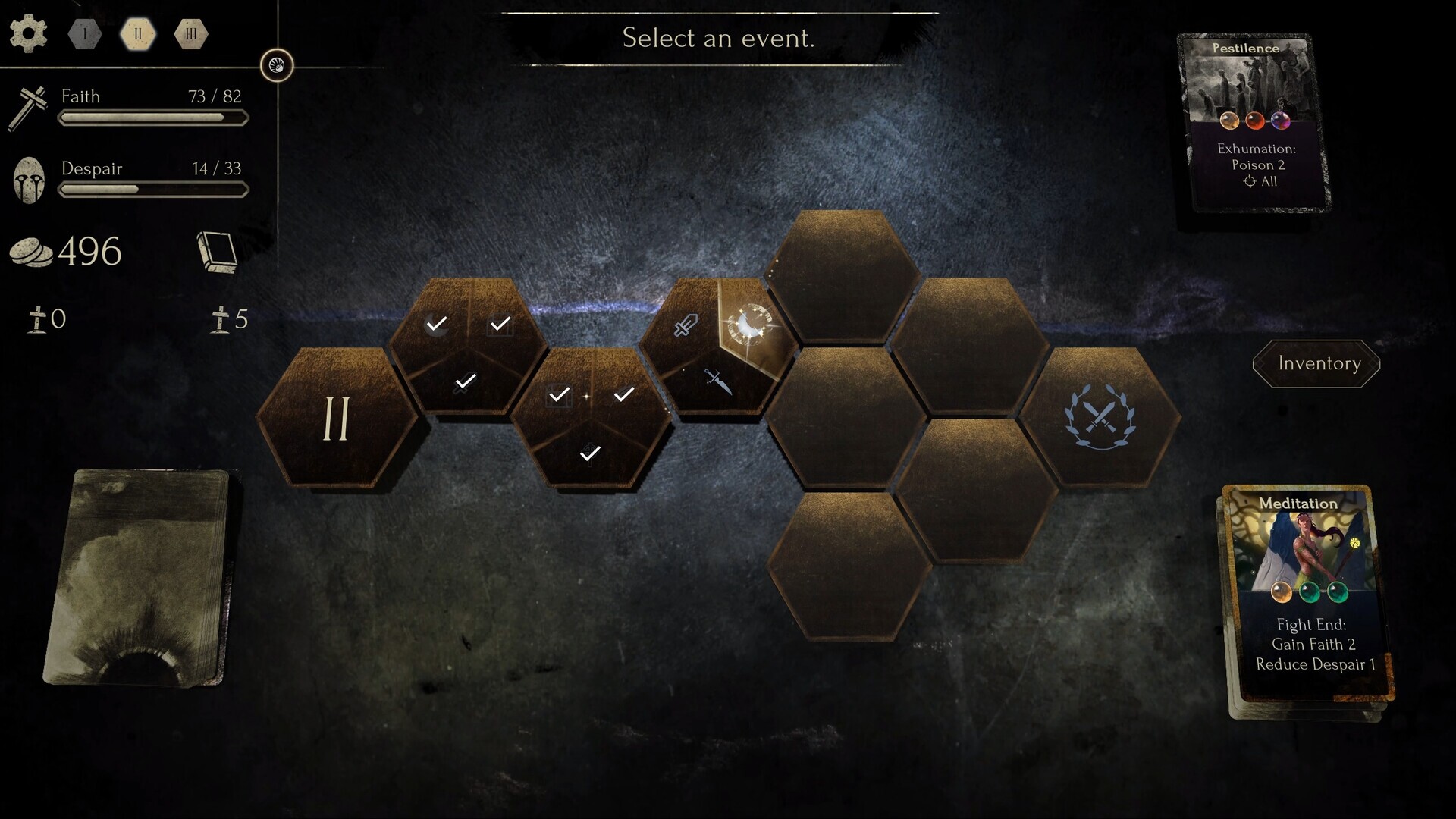Select the dagger event on the hex
Screen dimensions: 1456x819
[x=719, y=381]
